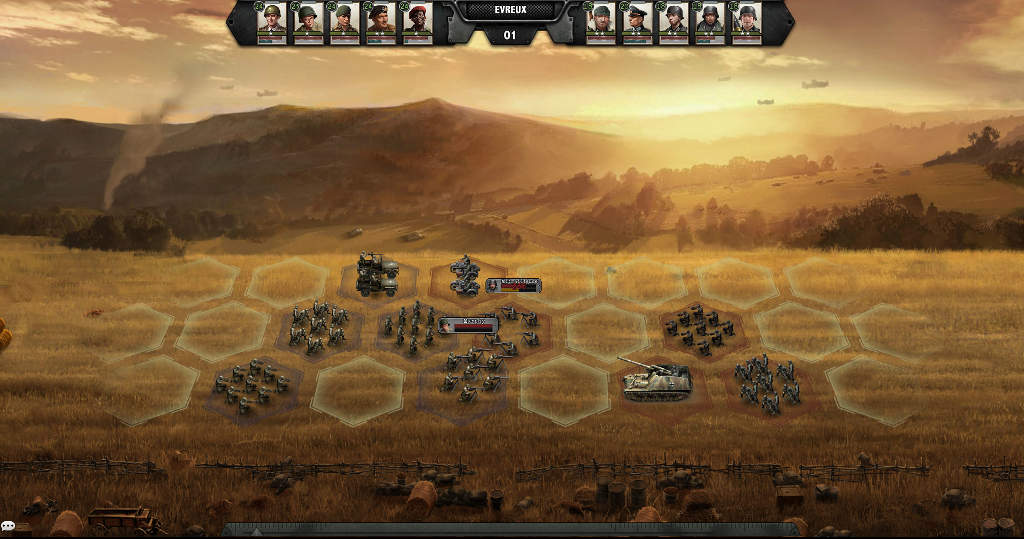1024x539 pixels.
Task: Select the red beret commander portrait
Action: pyautogui.click(x=417, y=22)
